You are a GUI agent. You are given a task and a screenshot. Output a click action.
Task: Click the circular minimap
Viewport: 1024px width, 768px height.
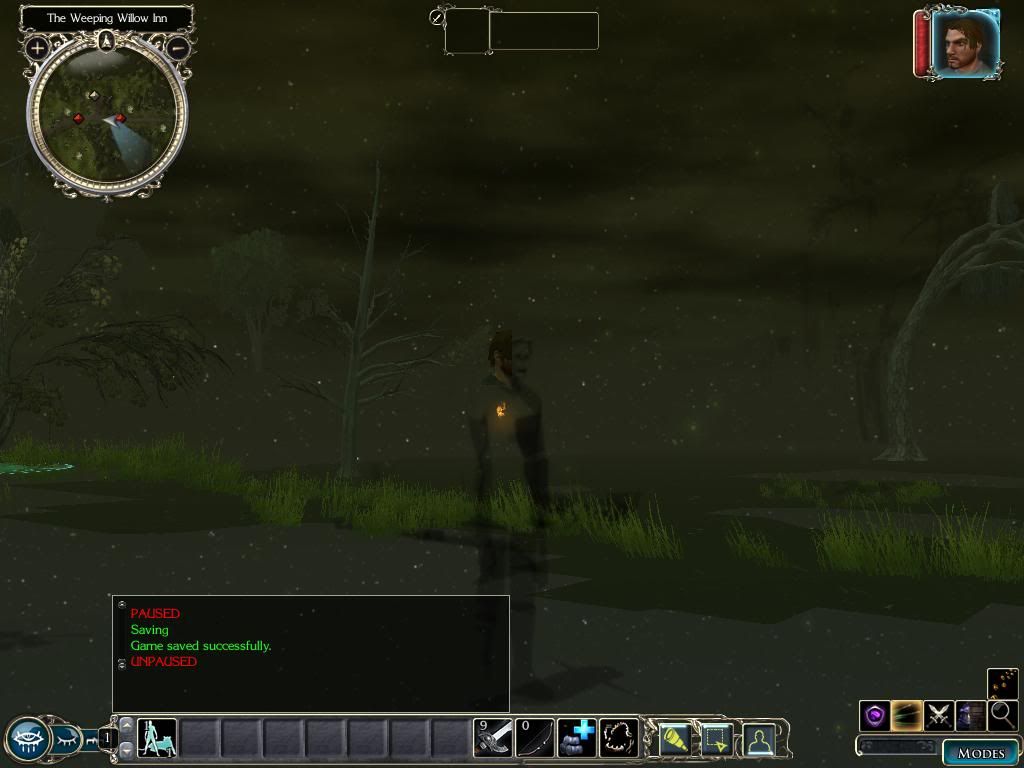tap(107, 117)
